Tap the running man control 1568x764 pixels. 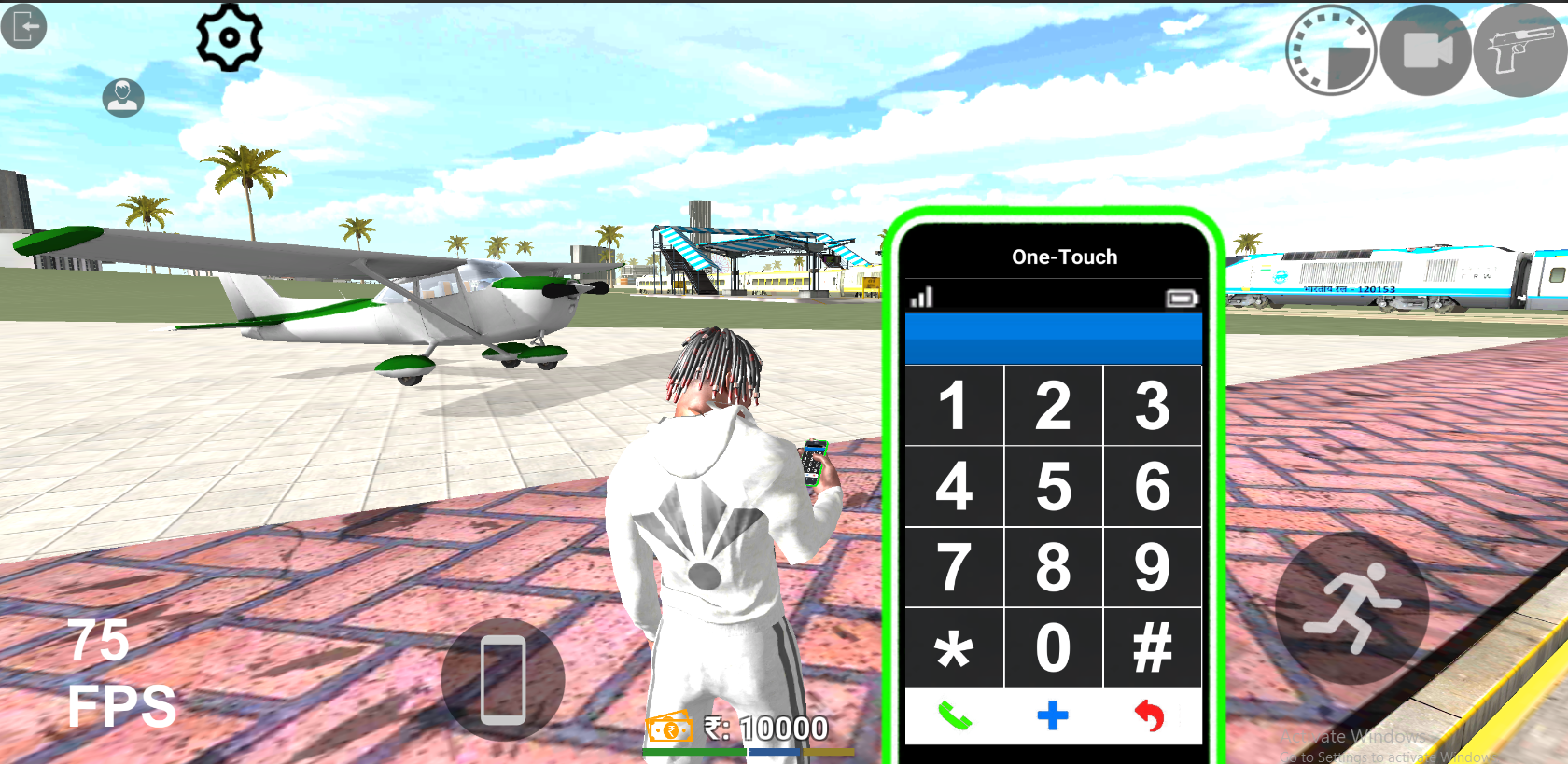(1351, 606)
